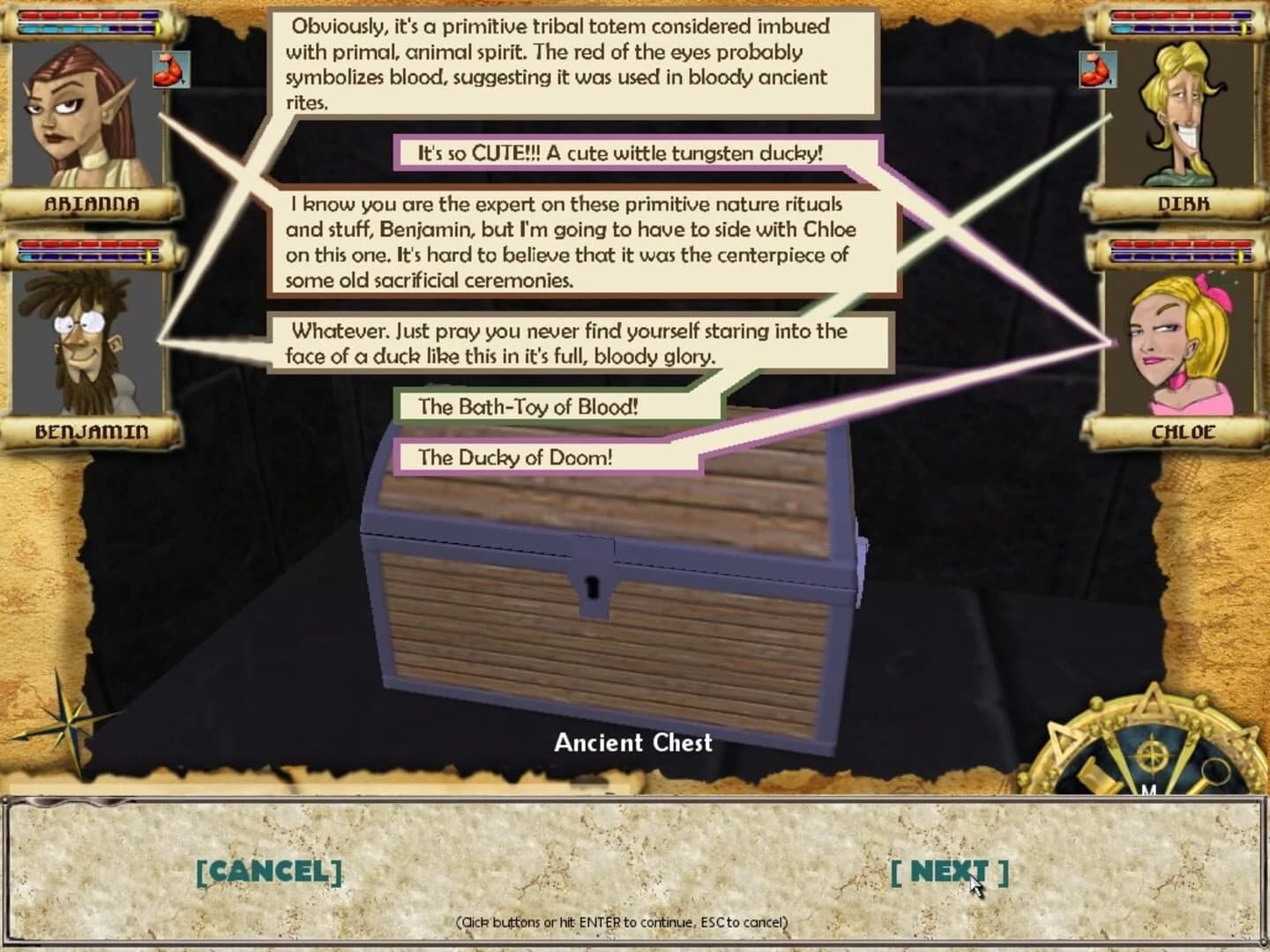The image size is (1270, 952).
Task: Click the 'Bath-Toy of Blood!' speech bubble
Action: 529,407
